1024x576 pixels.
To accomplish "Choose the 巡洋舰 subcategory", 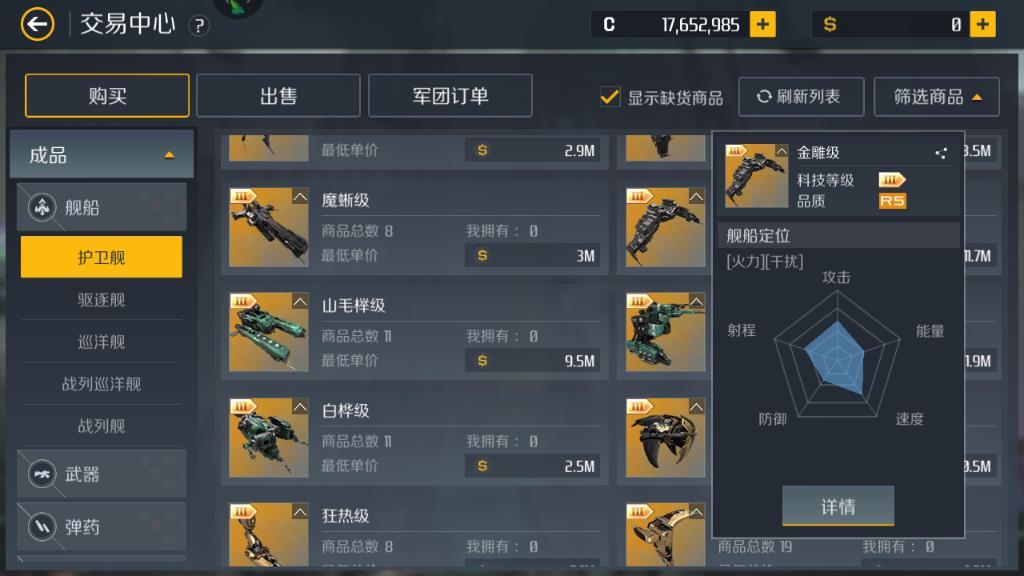I will click(x=102, y=341).
